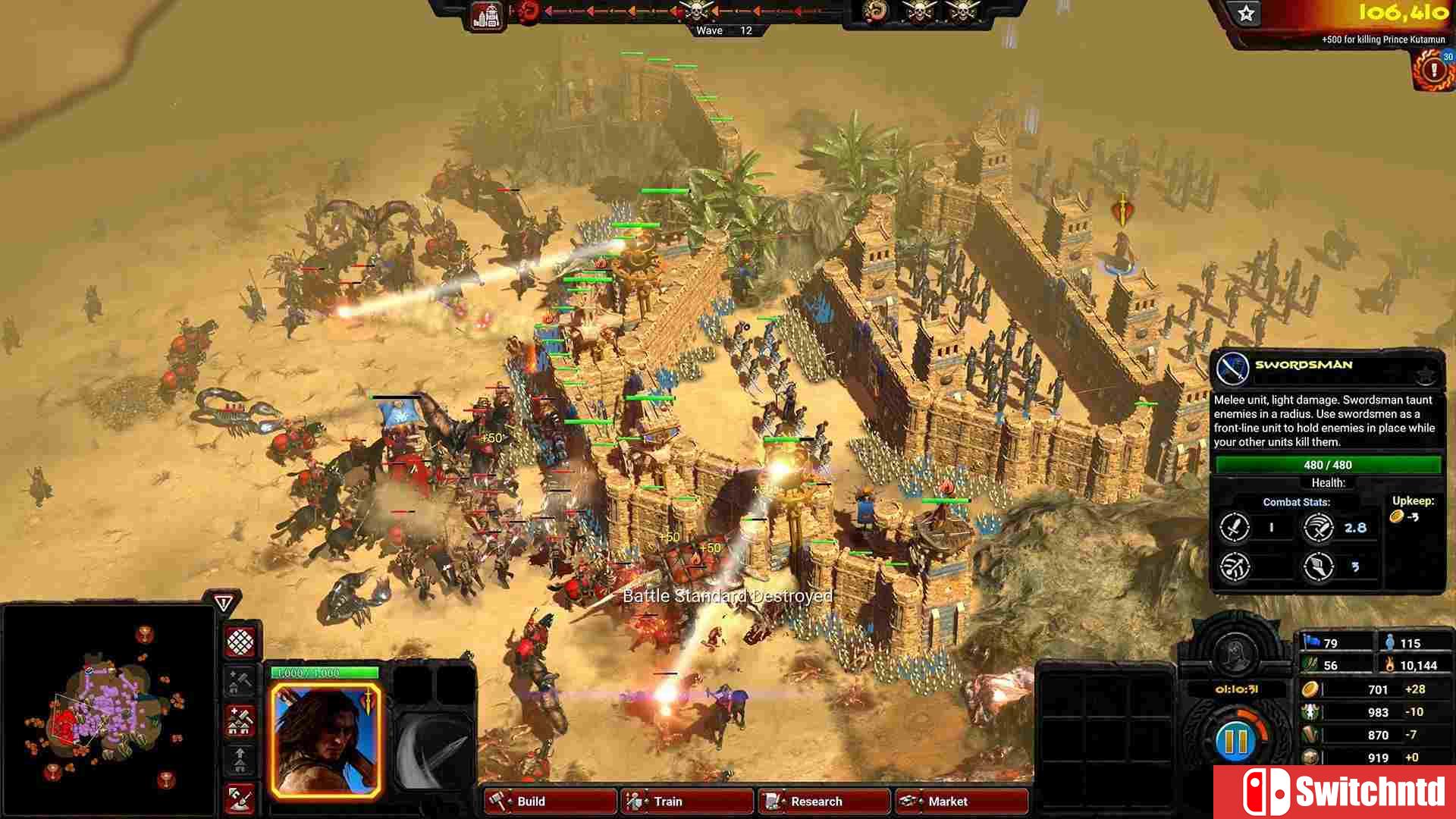Image resolution: width=1456 pixels, height=819 pixels.
Task: Select the upgrade building icon
Action: [x=240, y=759]
